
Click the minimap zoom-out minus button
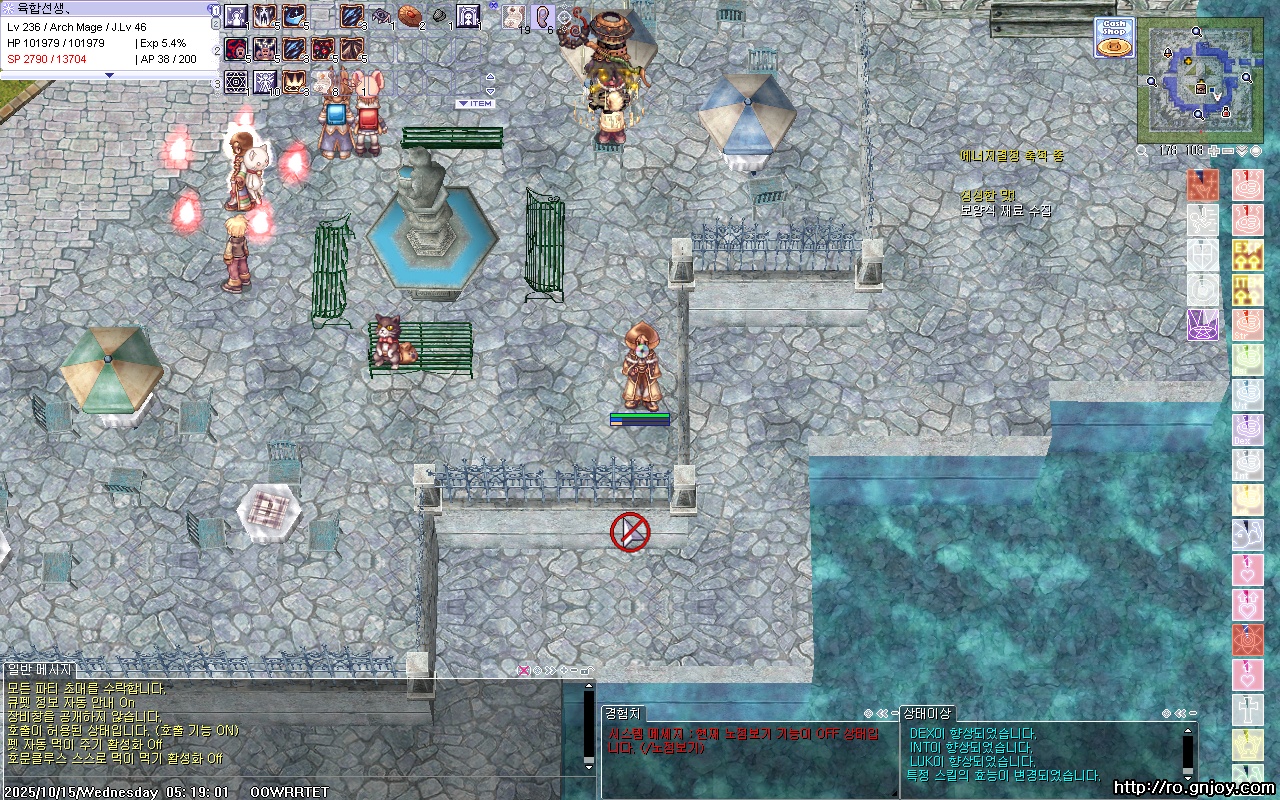click(x=1228, y=151)
